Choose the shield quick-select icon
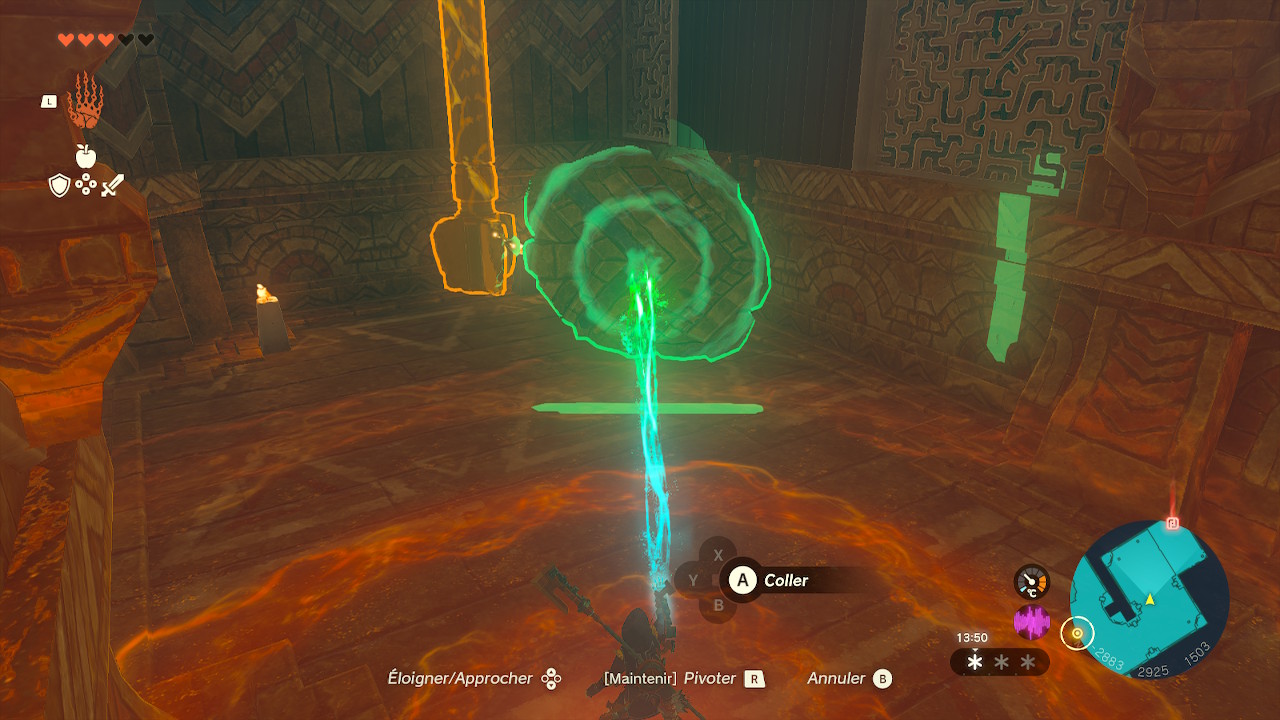This screenshot has height=720, width=1280. tap(60, 185)
